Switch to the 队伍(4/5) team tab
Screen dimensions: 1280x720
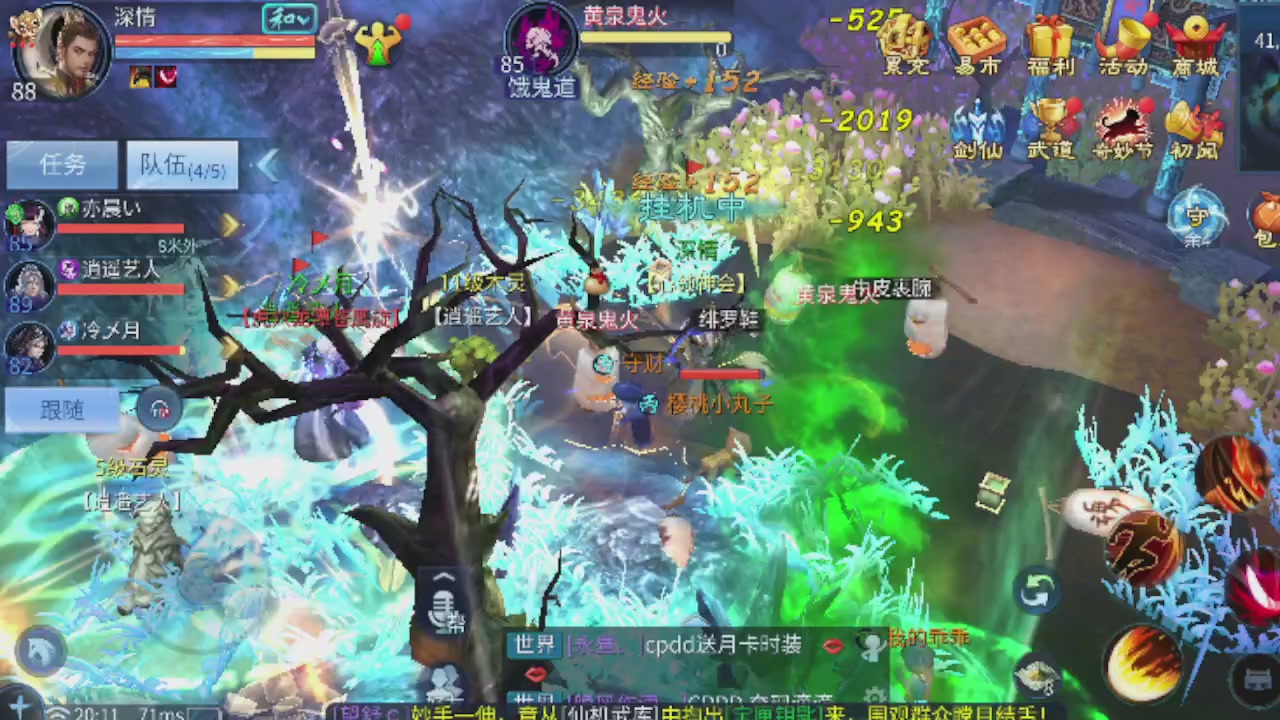tap(182, 165)
